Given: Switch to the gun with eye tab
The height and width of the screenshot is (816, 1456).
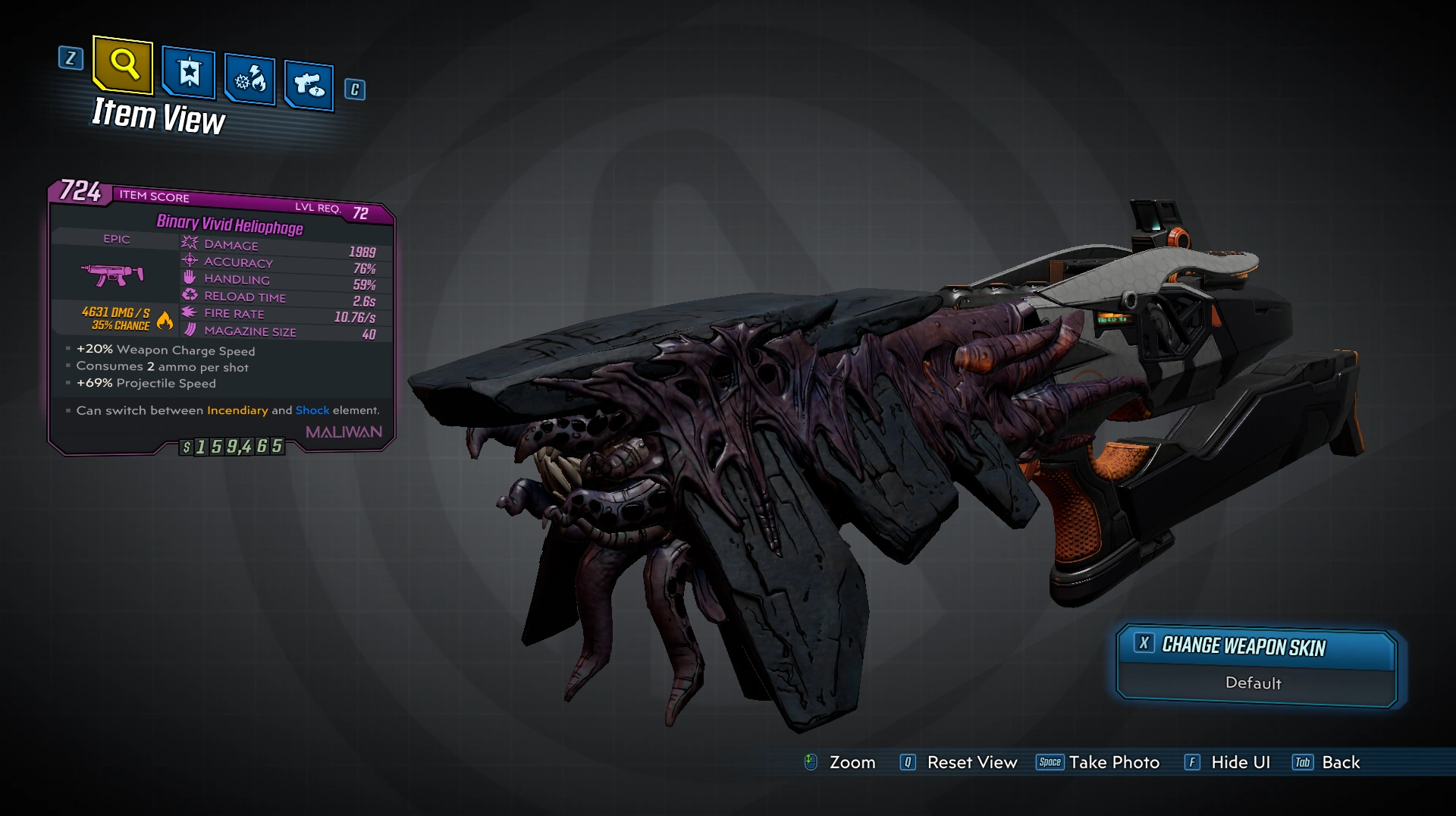Looking at the screenshot, I should click(309, 85).
